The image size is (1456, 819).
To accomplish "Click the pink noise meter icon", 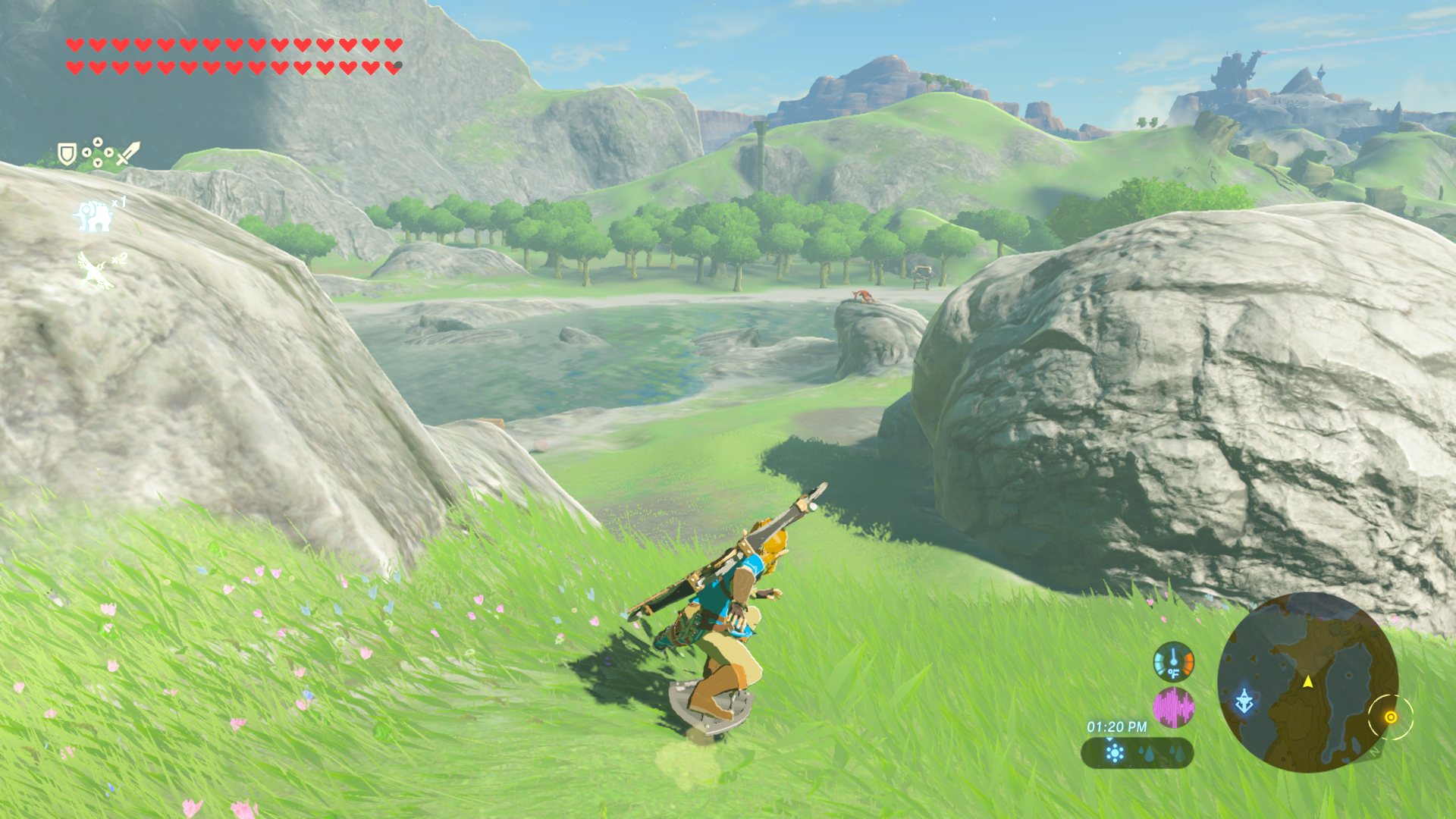I will tap(1173, 708).
